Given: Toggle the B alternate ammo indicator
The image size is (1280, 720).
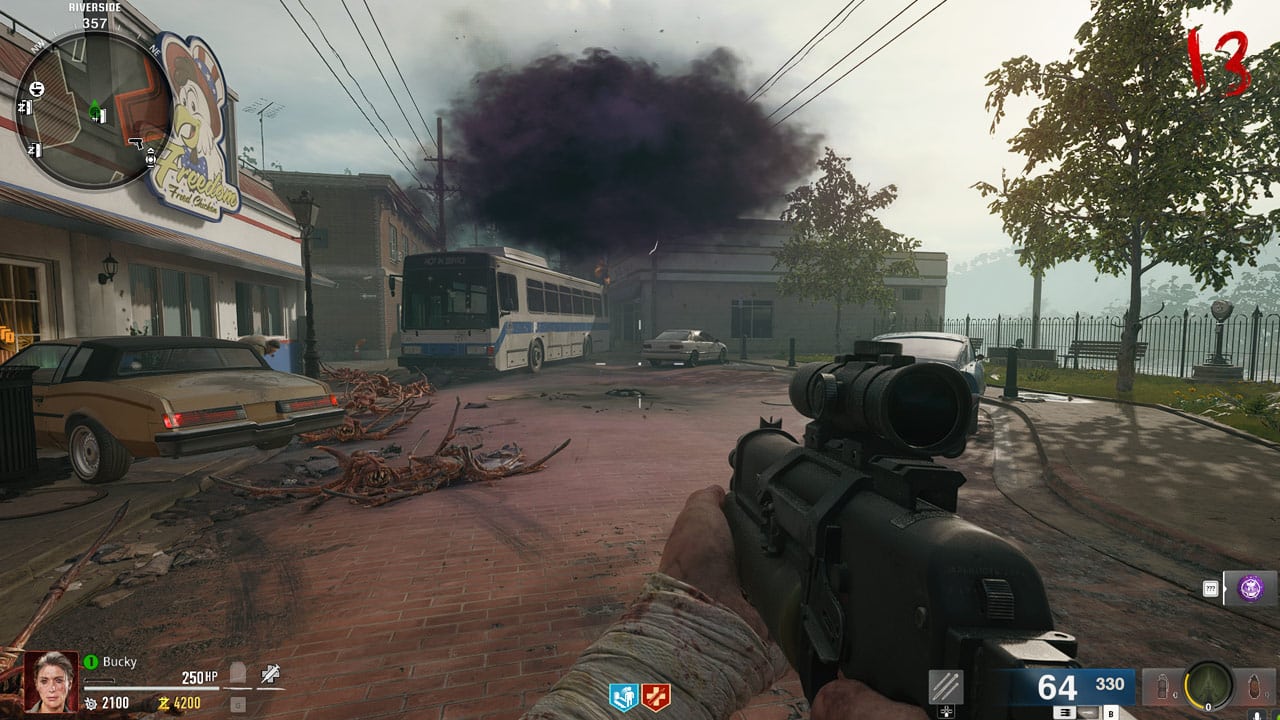Looking at the screenshot, I should click(1111, 713).
